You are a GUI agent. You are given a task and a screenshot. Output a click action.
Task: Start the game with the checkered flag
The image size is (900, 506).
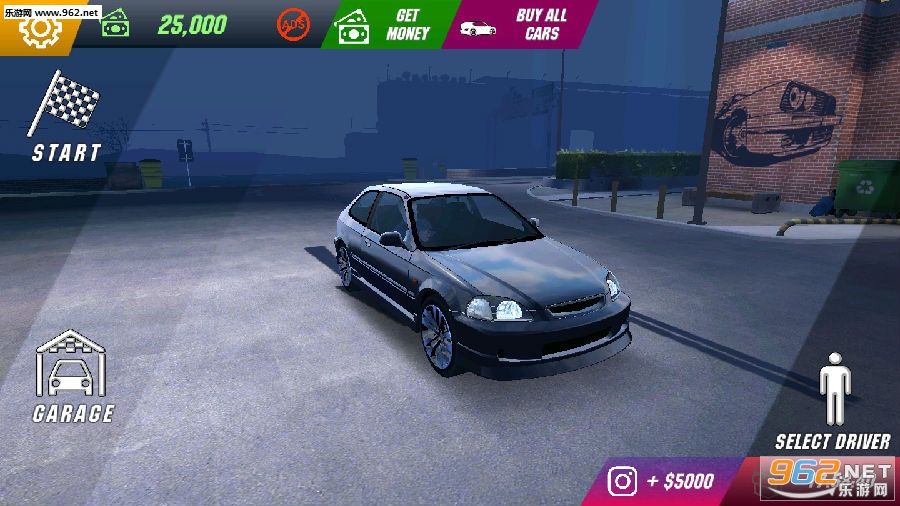(x=65, y=115)
